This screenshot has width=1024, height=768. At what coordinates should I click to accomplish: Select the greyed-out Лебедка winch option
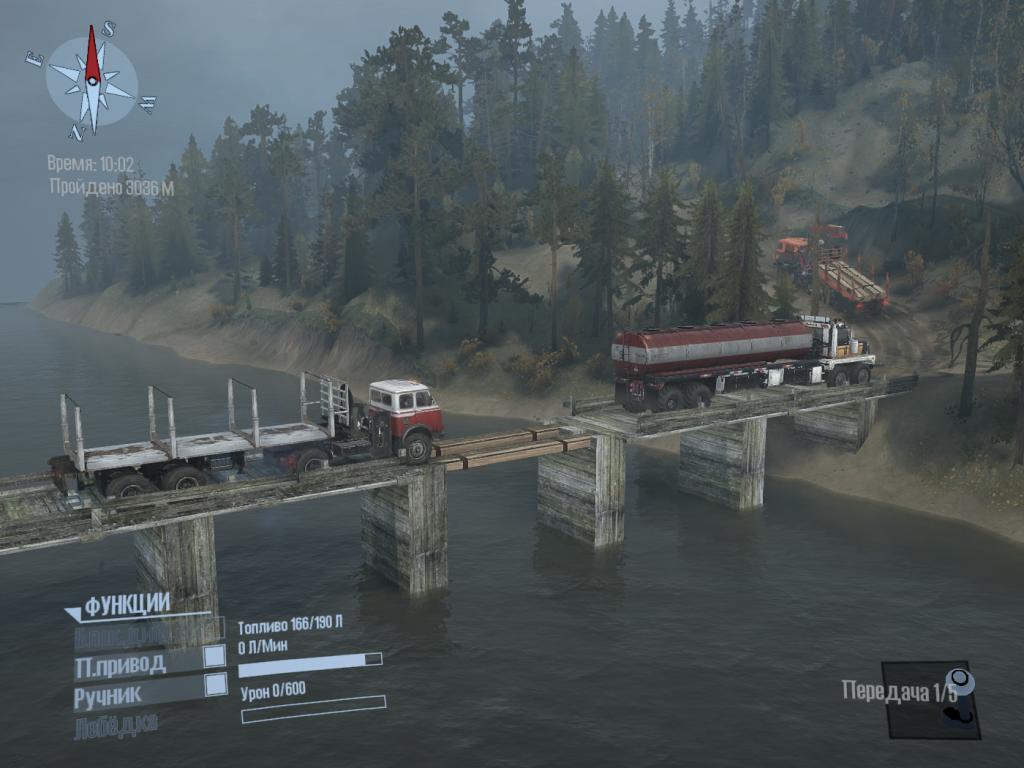tap(116, 725)
